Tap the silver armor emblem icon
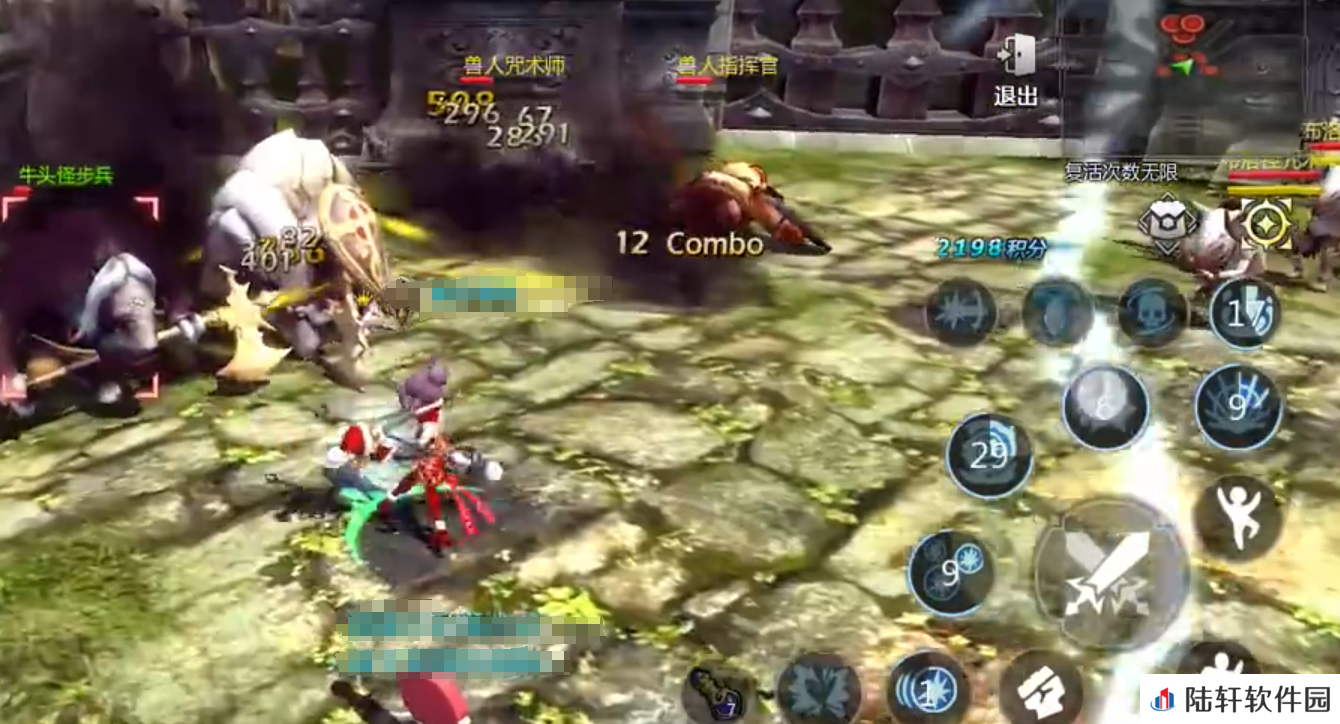The width and height of the screenshot is (1340, 724). click(1167, 223)
